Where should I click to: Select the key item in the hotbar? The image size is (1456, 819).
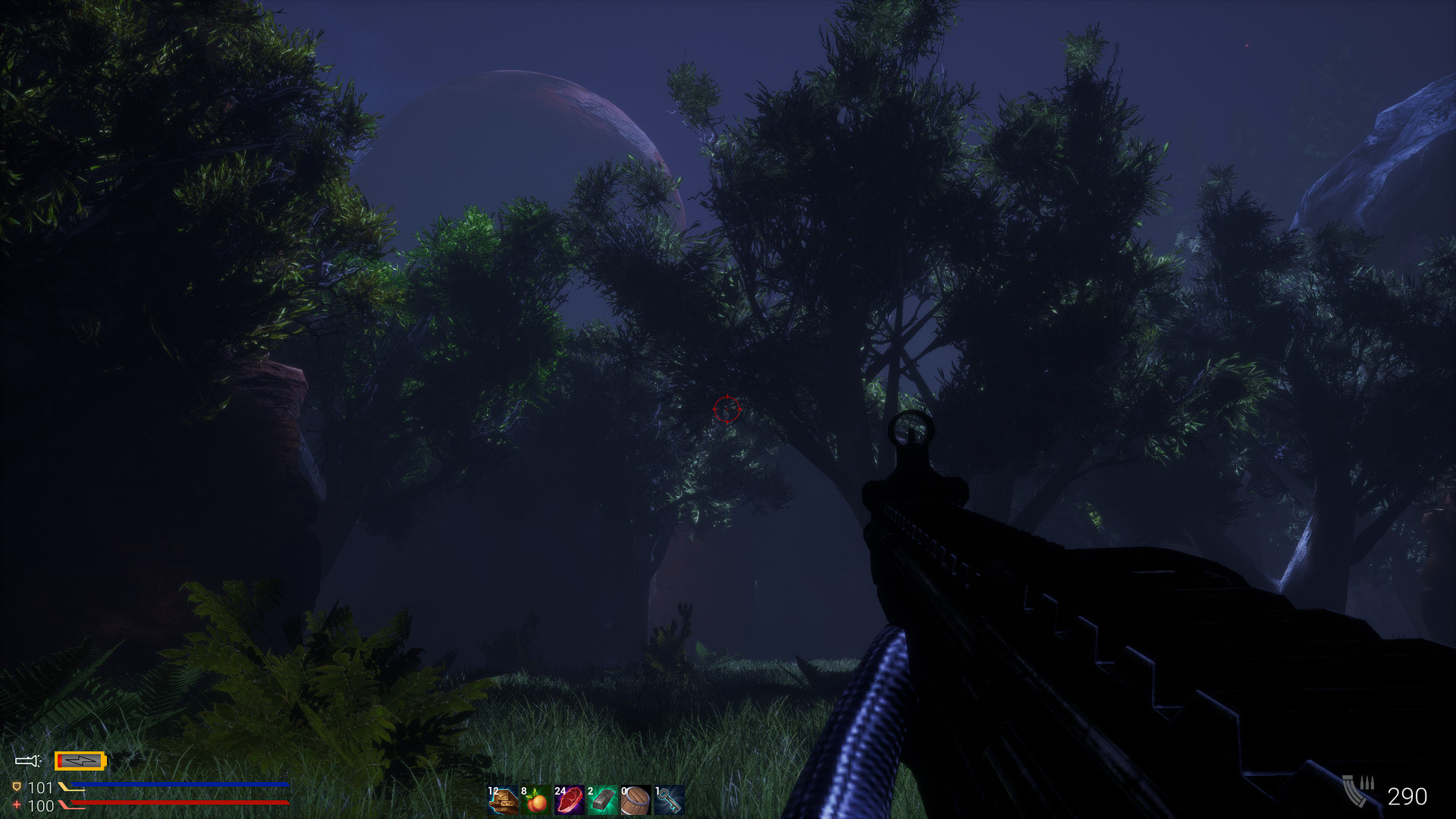click(x=670, y=800)
